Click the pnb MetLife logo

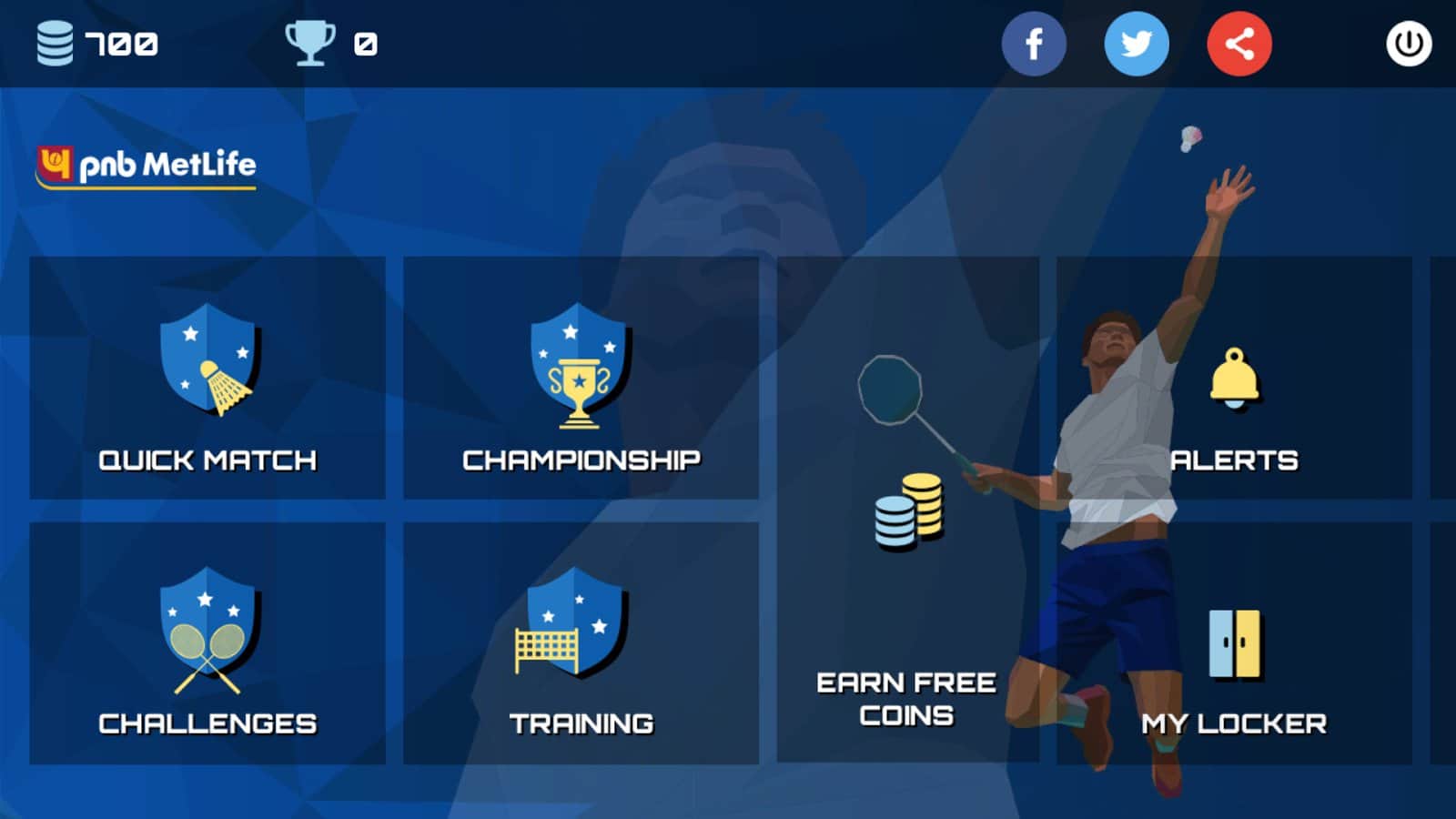146,166
